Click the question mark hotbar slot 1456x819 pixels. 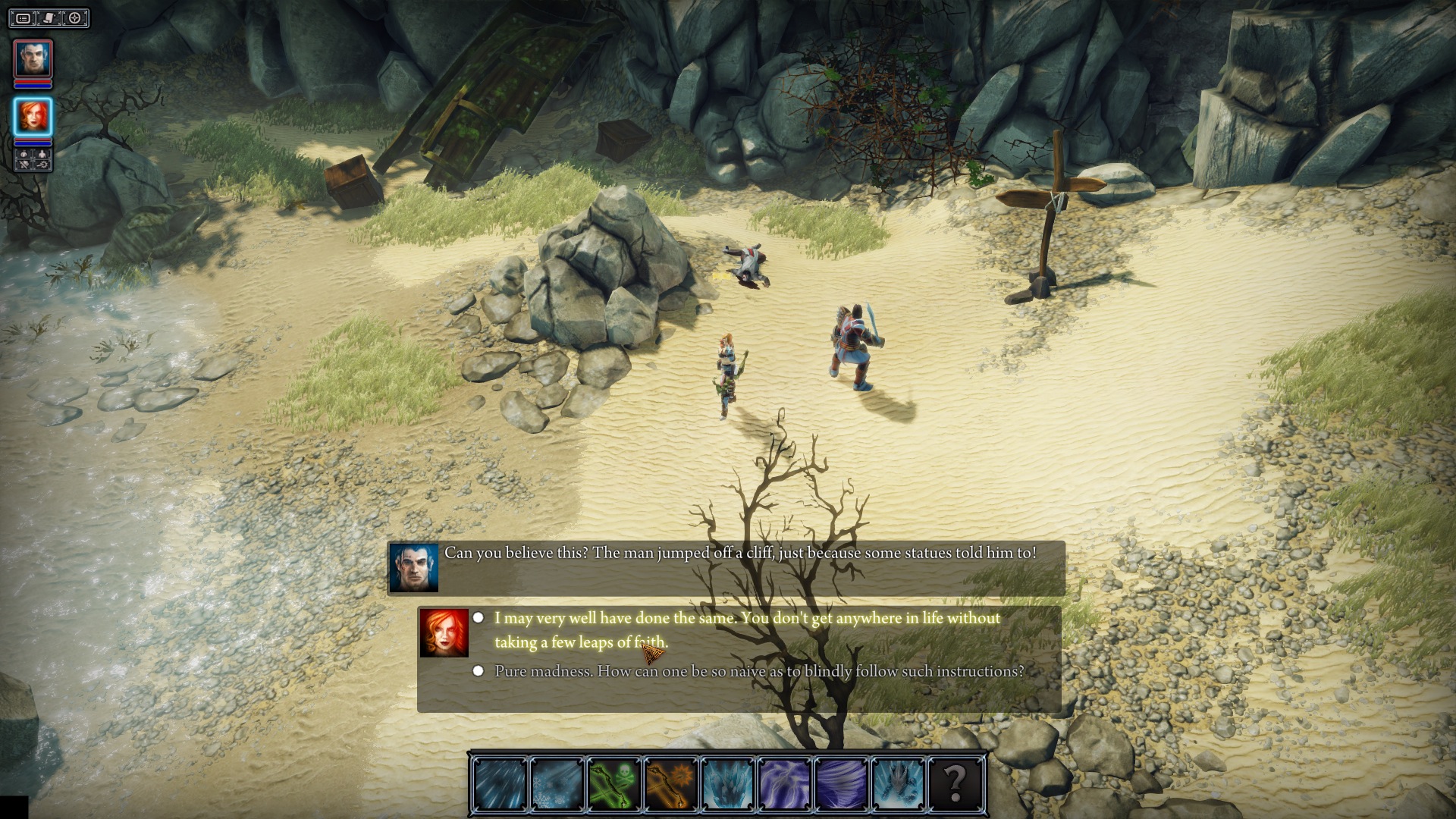pyautogui.click(x=955, y=783)
